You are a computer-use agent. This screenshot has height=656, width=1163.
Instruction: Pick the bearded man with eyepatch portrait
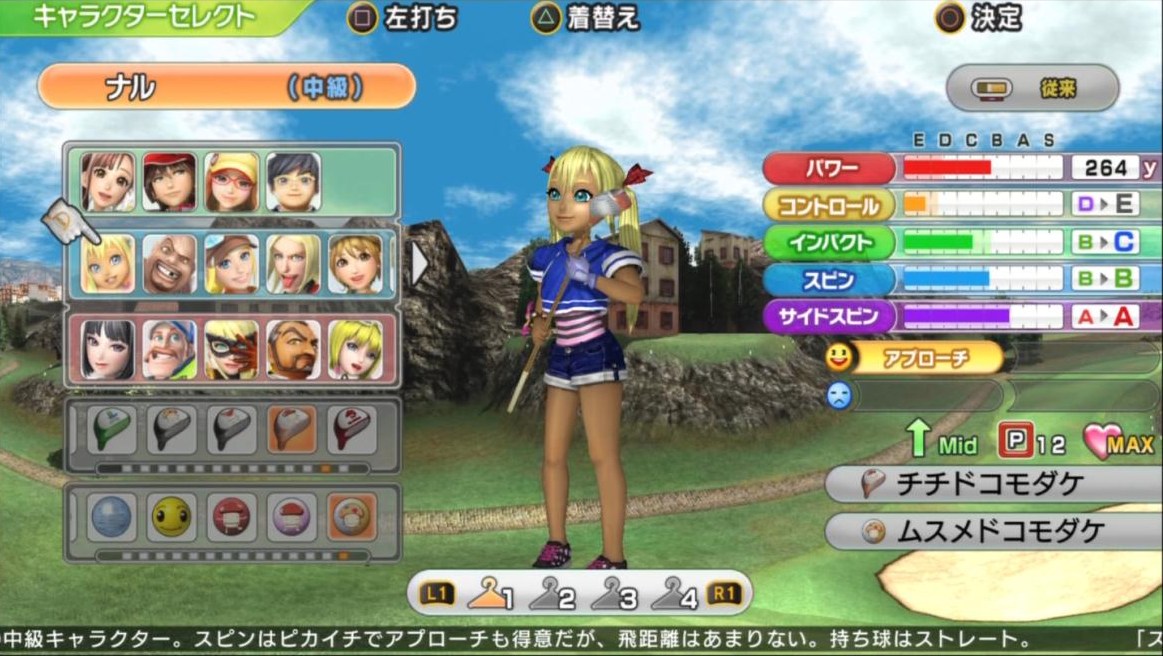(x=293, y=349)
